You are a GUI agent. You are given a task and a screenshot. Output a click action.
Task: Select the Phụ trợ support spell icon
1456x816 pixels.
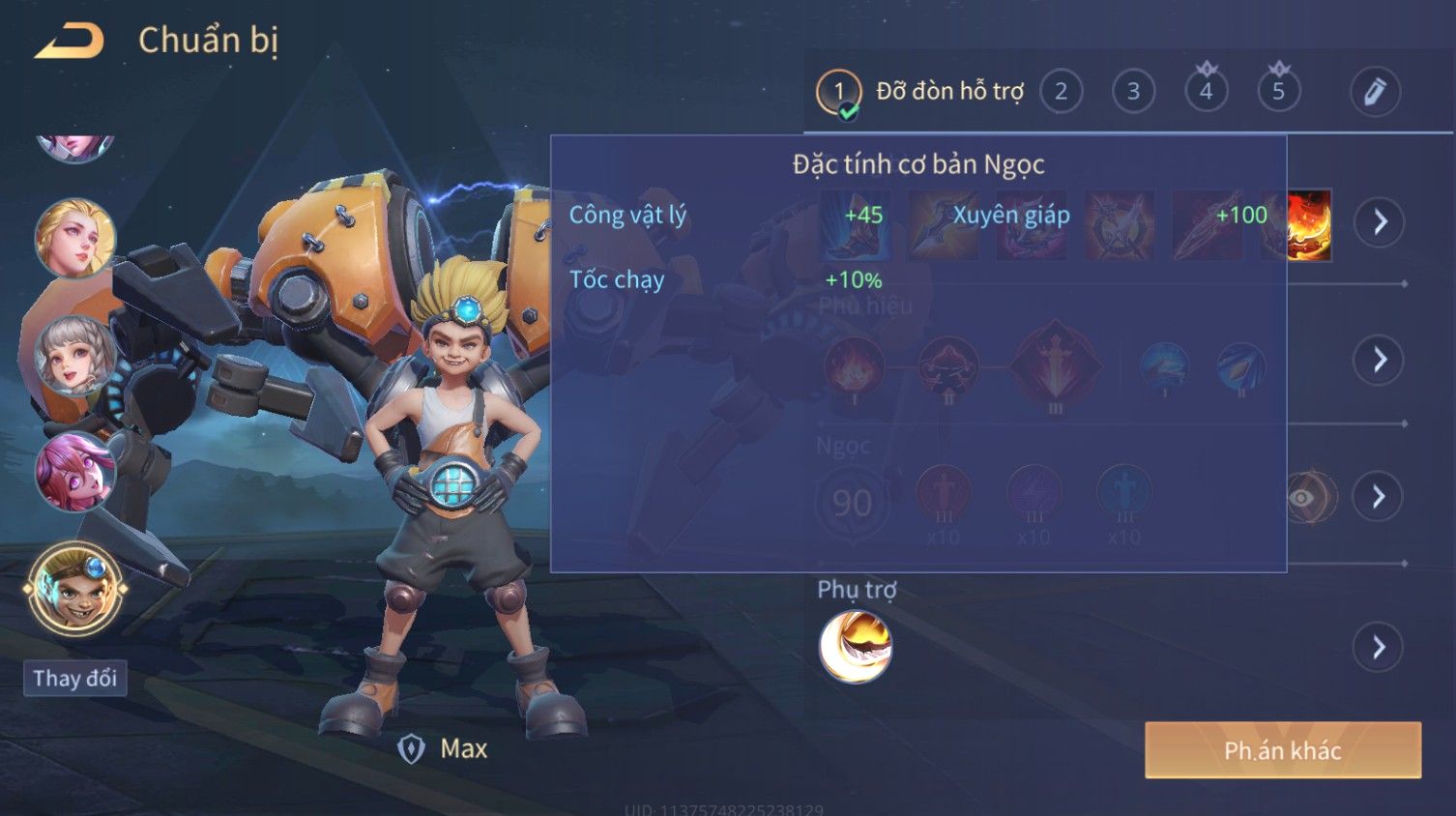coord(855,647)
